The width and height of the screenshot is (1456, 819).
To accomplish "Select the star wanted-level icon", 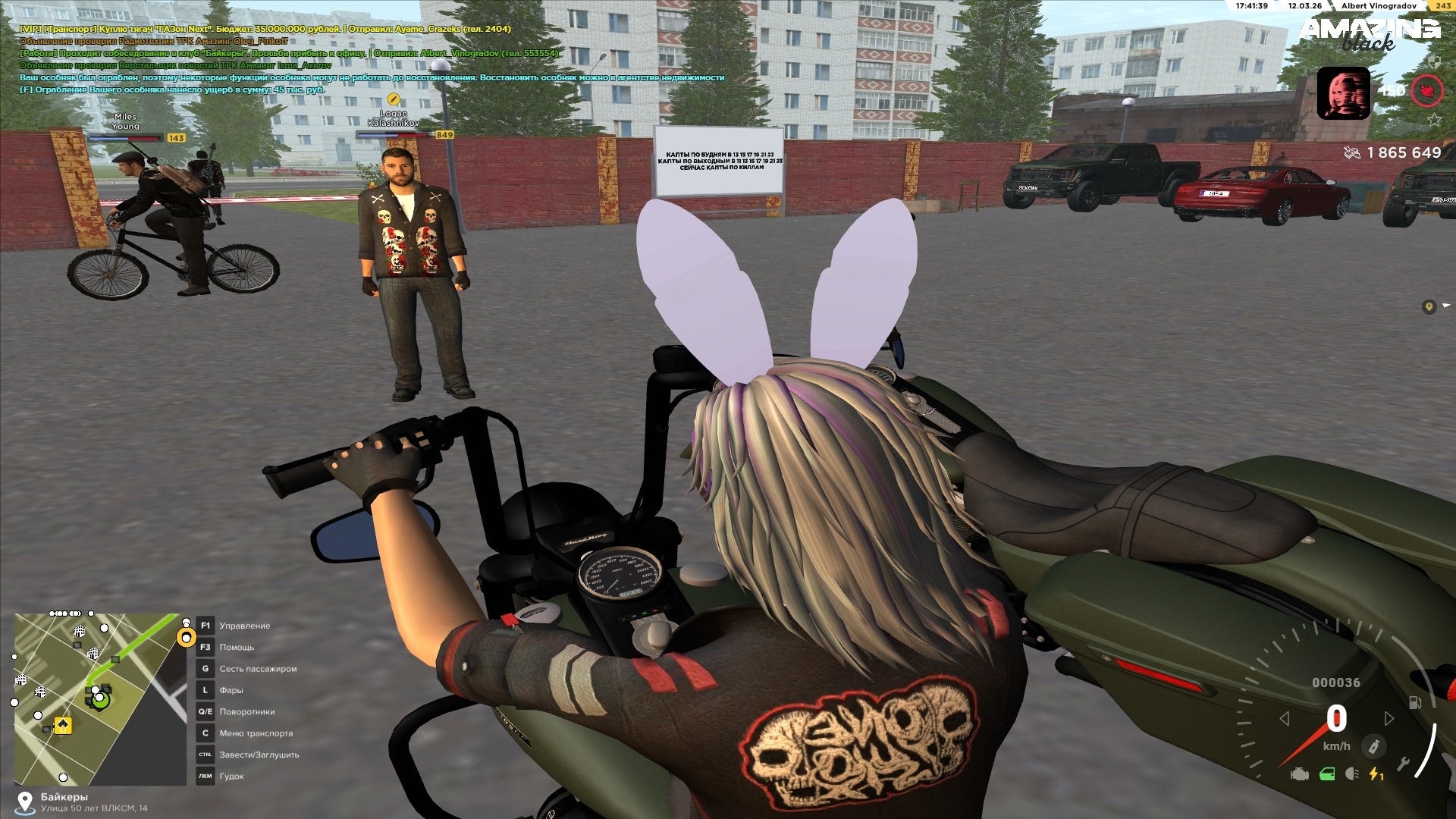I will 1434,120.
